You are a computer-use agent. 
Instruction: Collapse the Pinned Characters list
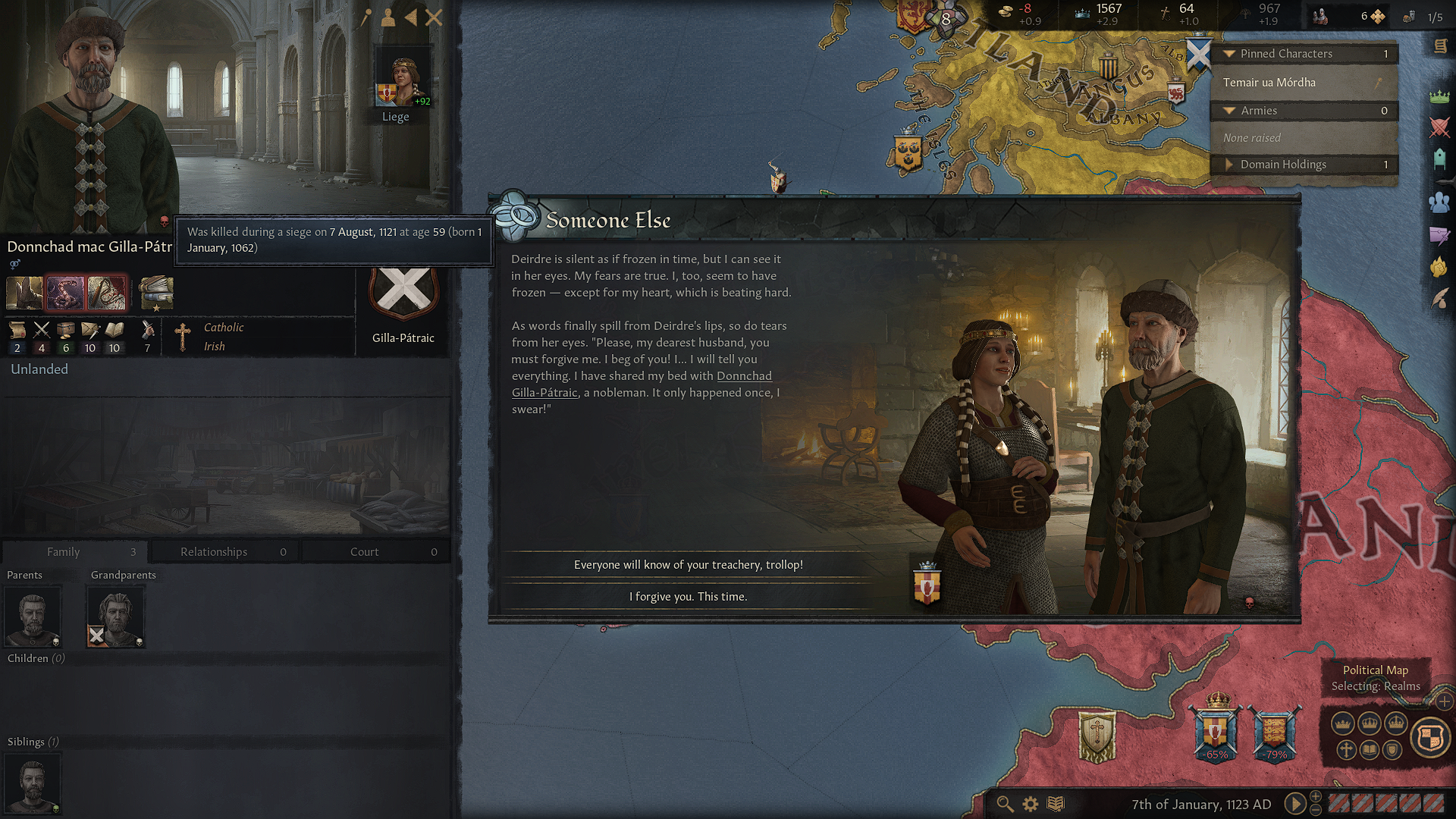click(1229, 54)
